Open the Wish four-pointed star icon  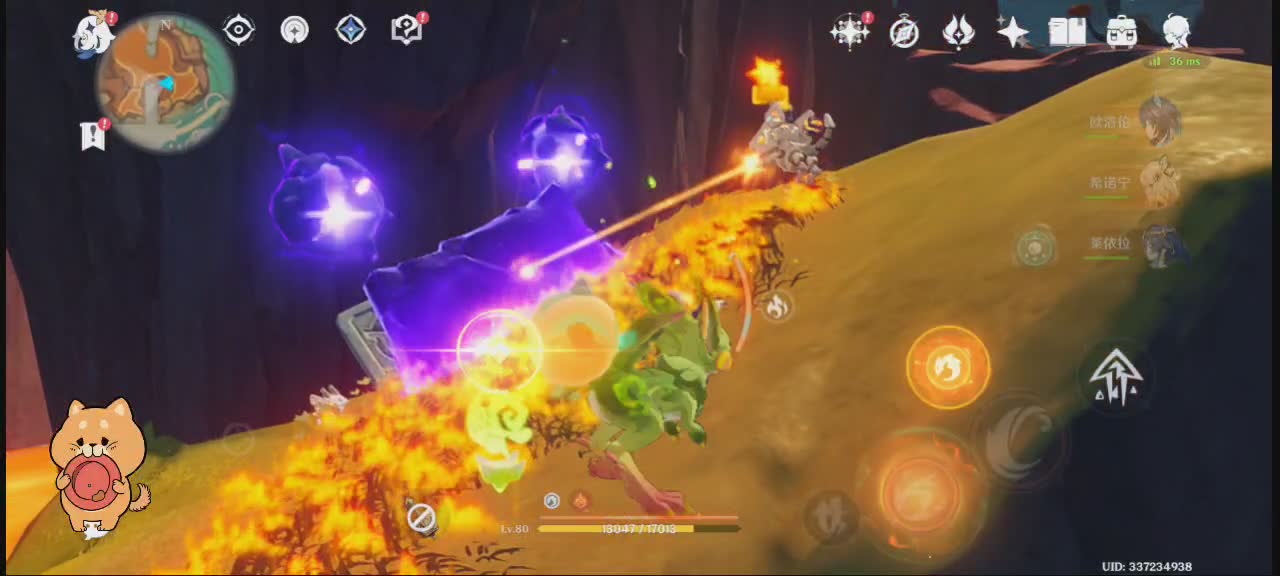pos(1012,32)
